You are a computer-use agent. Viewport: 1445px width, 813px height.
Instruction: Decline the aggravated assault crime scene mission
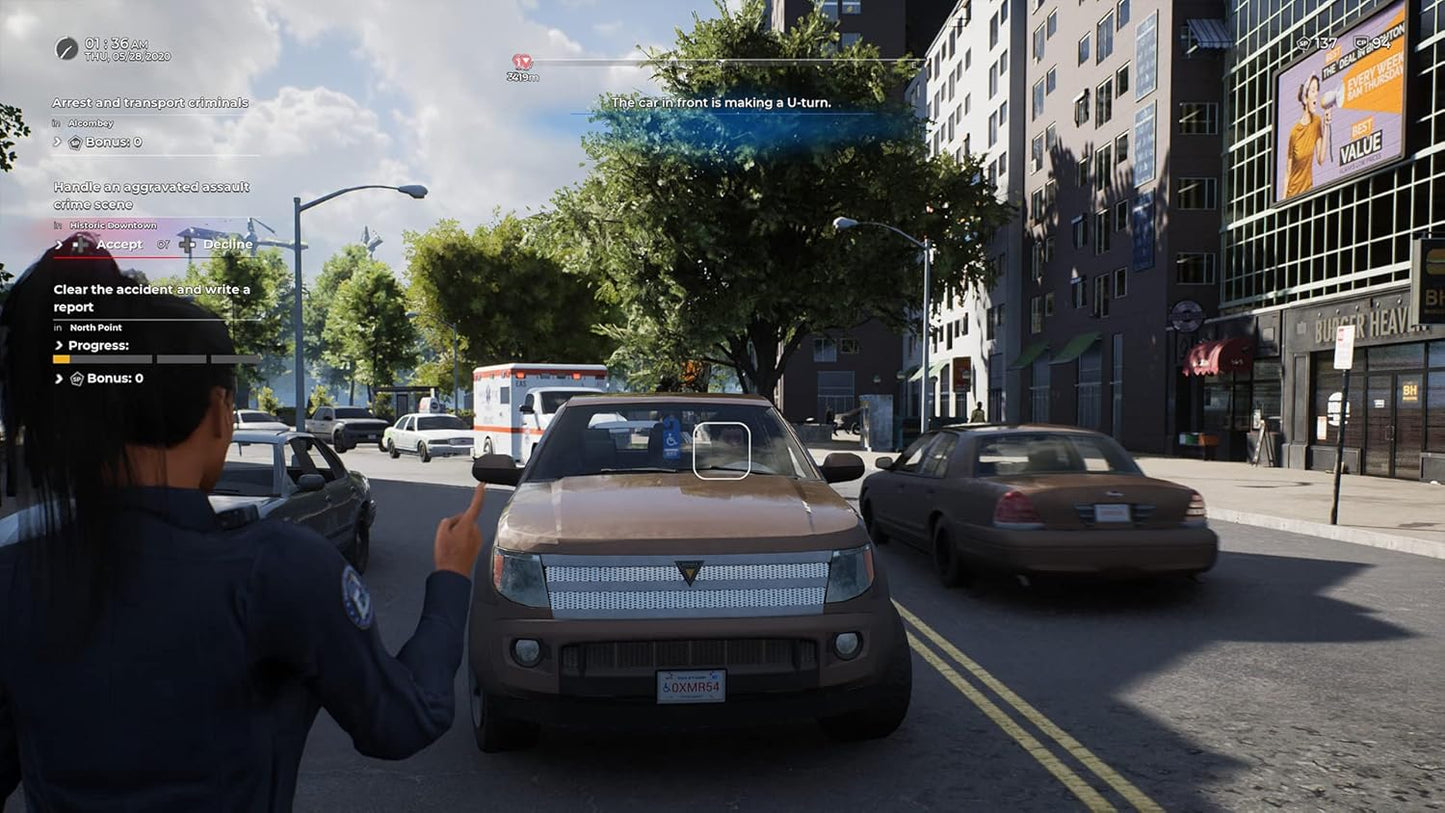click(227, 244)
